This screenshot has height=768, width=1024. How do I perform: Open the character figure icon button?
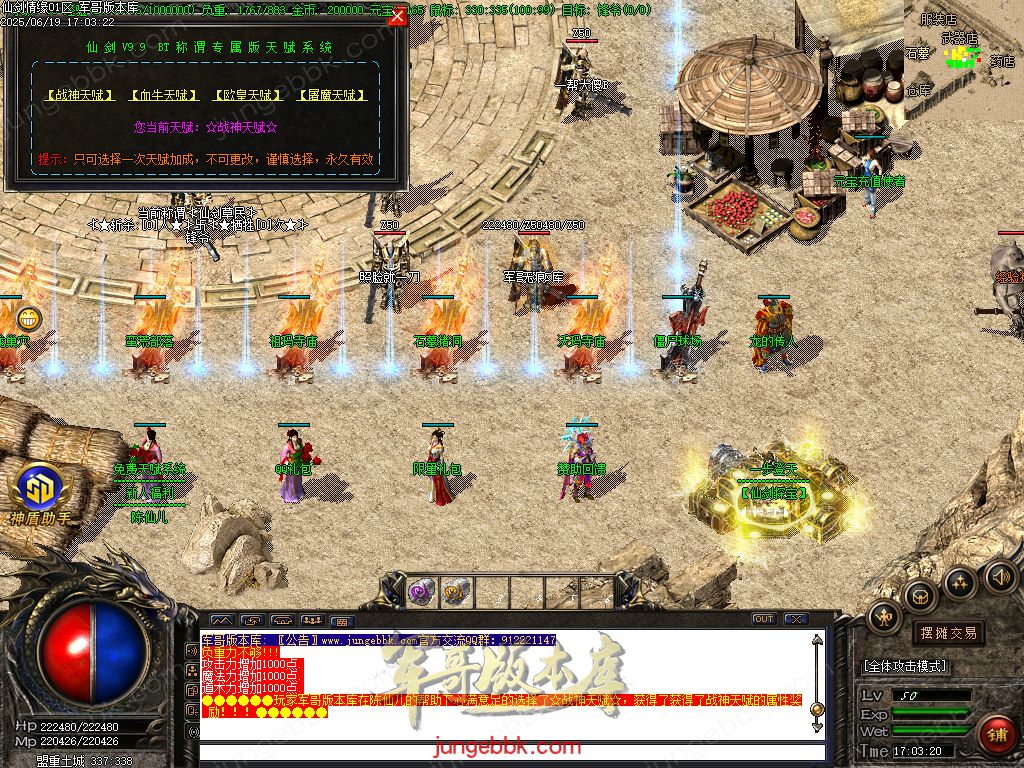(884, 618)
